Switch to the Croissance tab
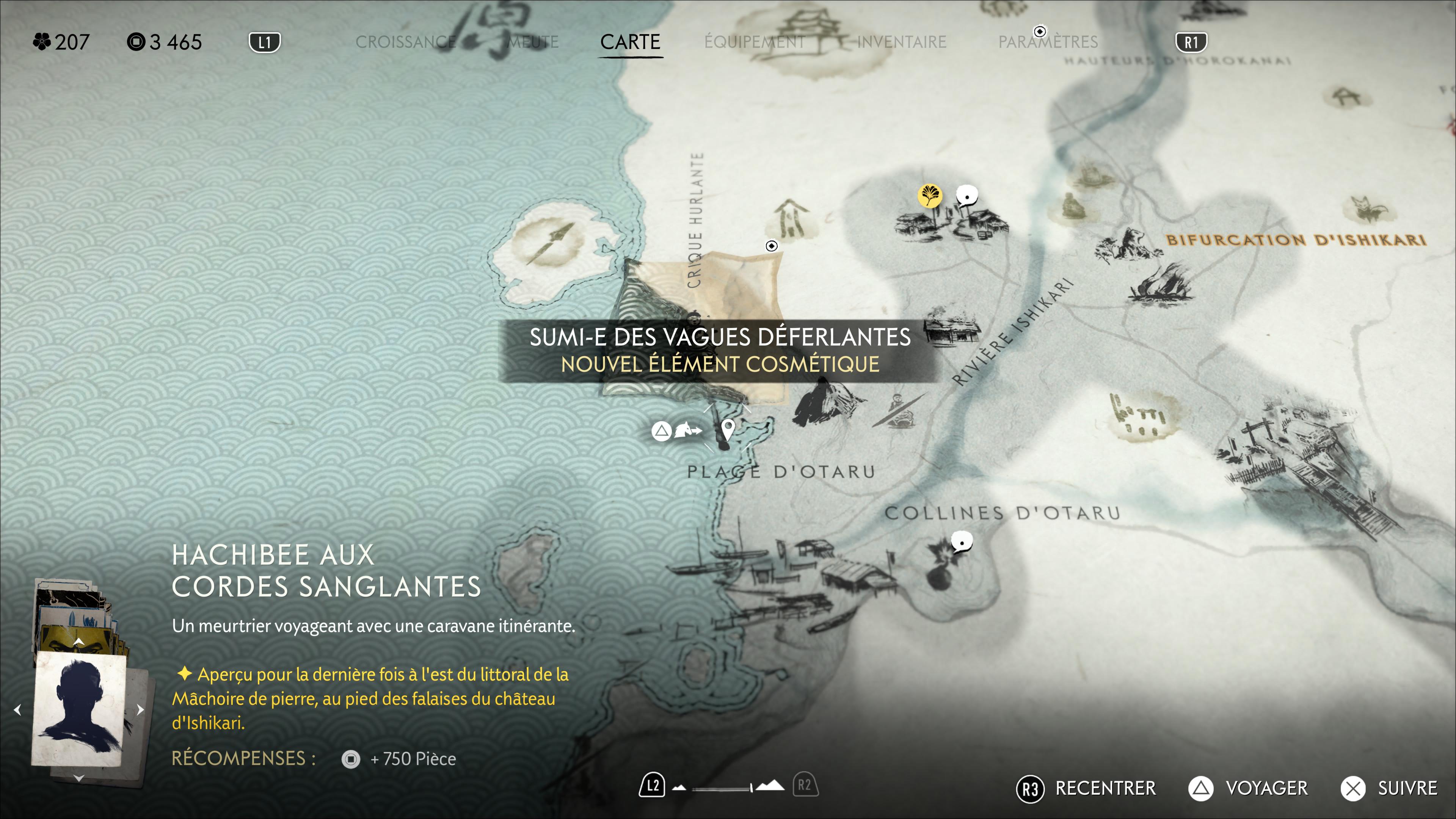Image resolution: width=1456 pixels, height=819 pixels. pyautogui.click(x=405, y=42)
